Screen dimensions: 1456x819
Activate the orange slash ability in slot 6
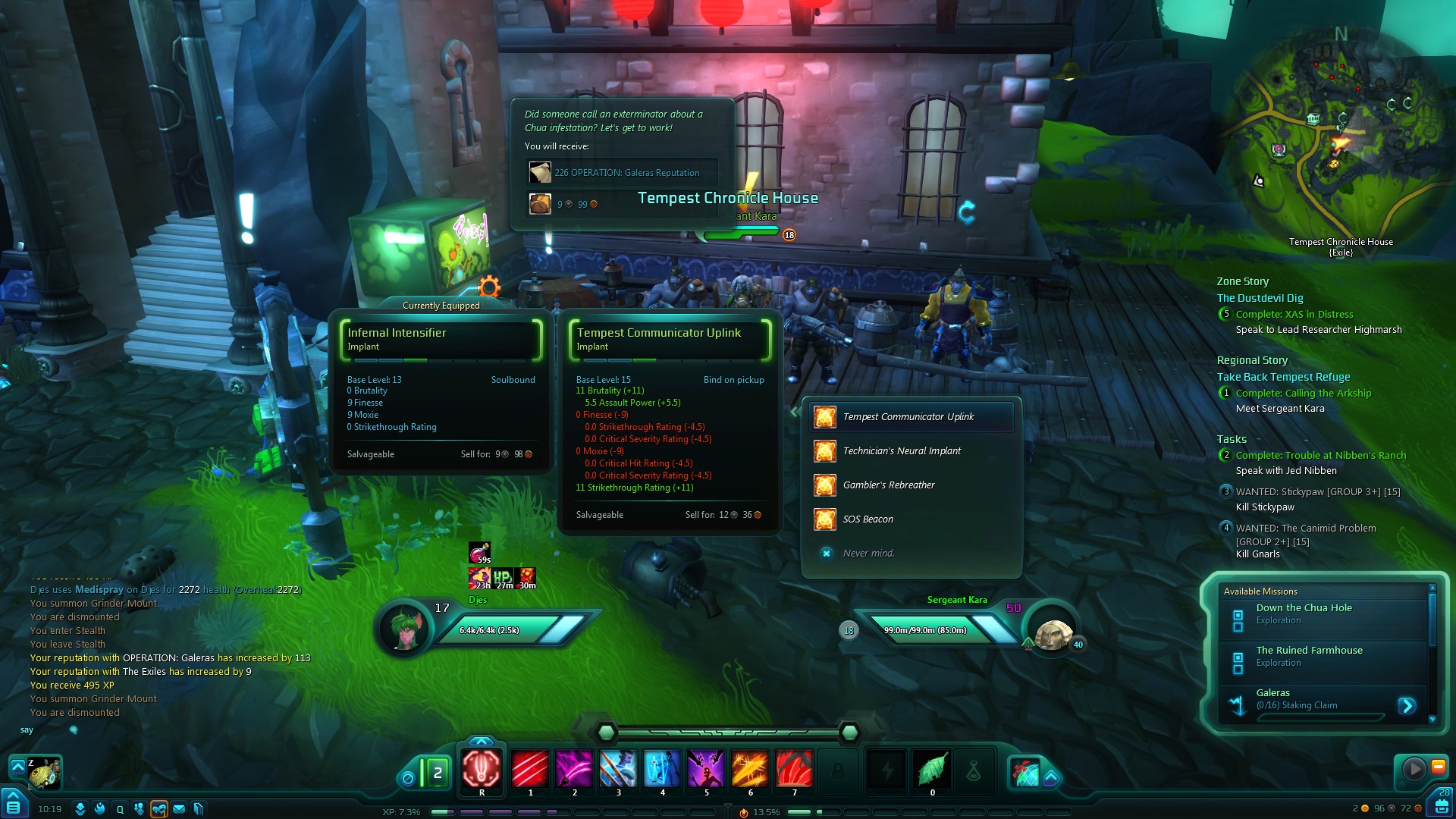point(750,768)
